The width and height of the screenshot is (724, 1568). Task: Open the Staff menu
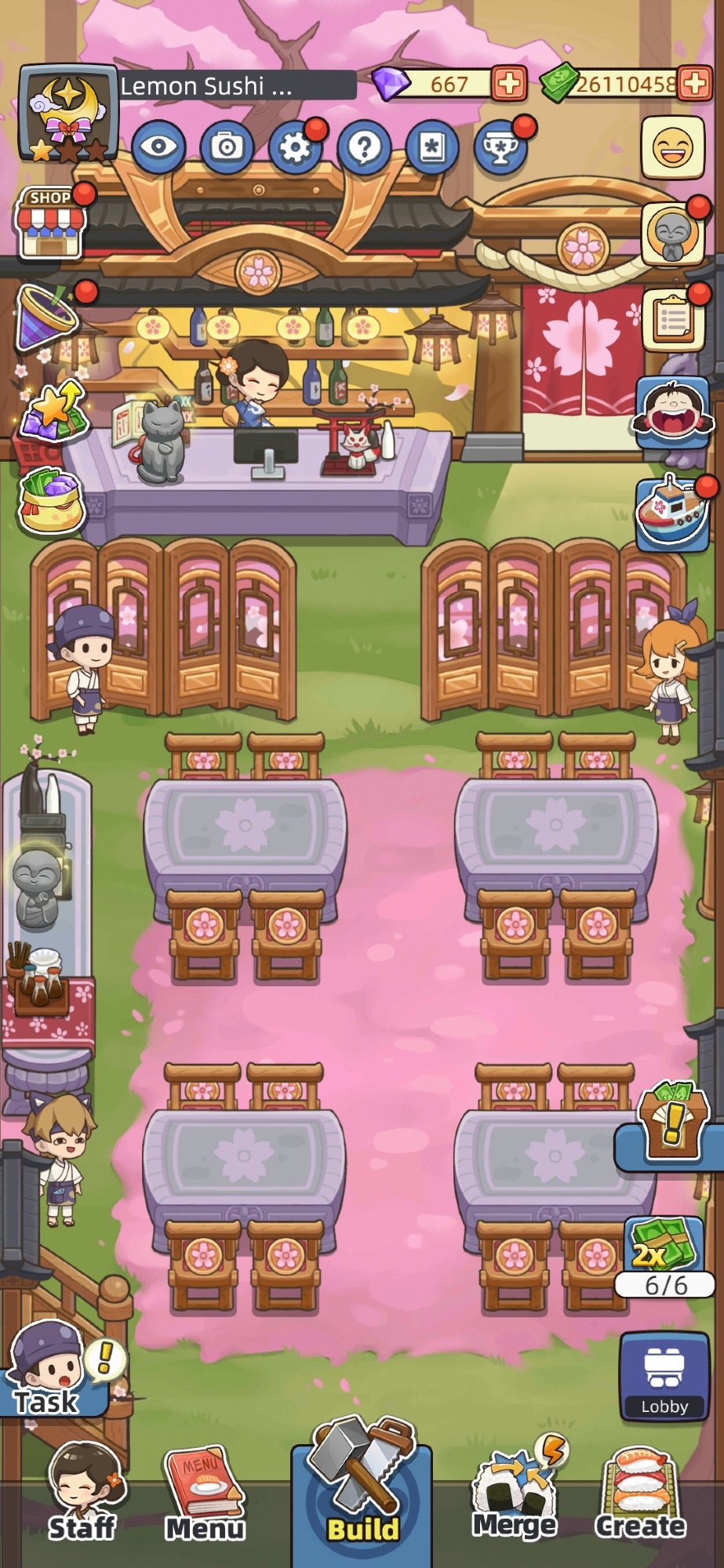(82, 1495)
